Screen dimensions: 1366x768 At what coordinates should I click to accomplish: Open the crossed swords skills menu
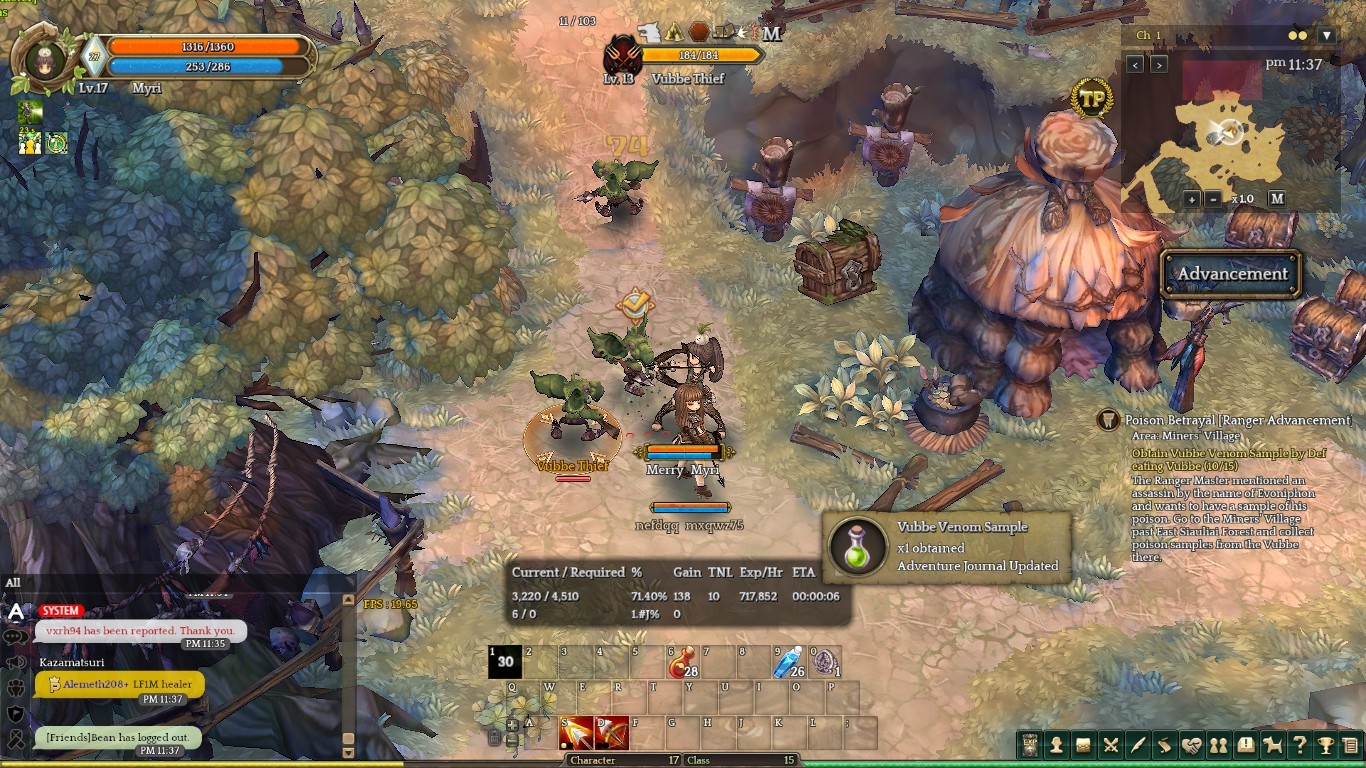[x=1110, y=745]
